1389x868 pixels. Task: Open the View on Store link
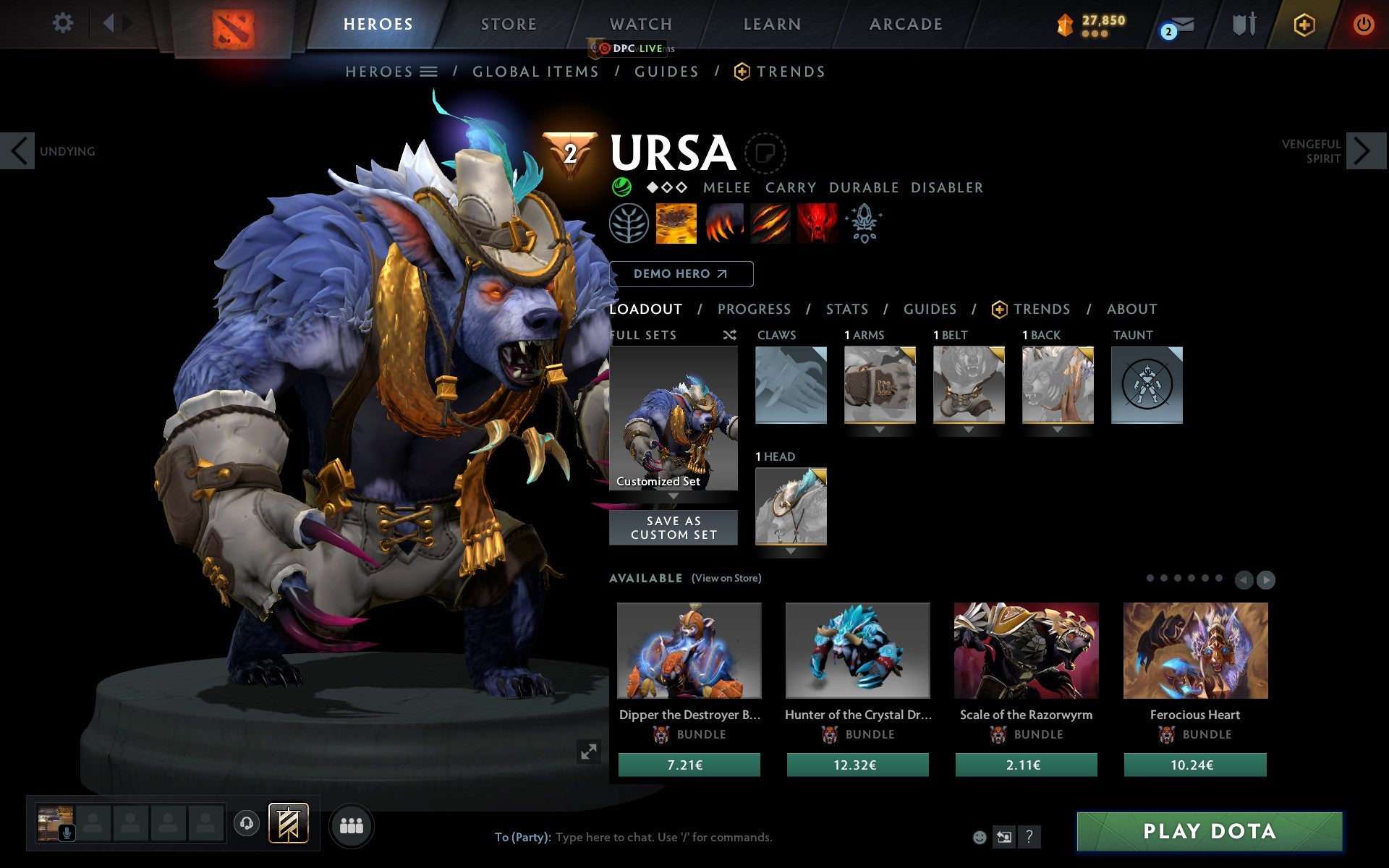click(726, 578)
